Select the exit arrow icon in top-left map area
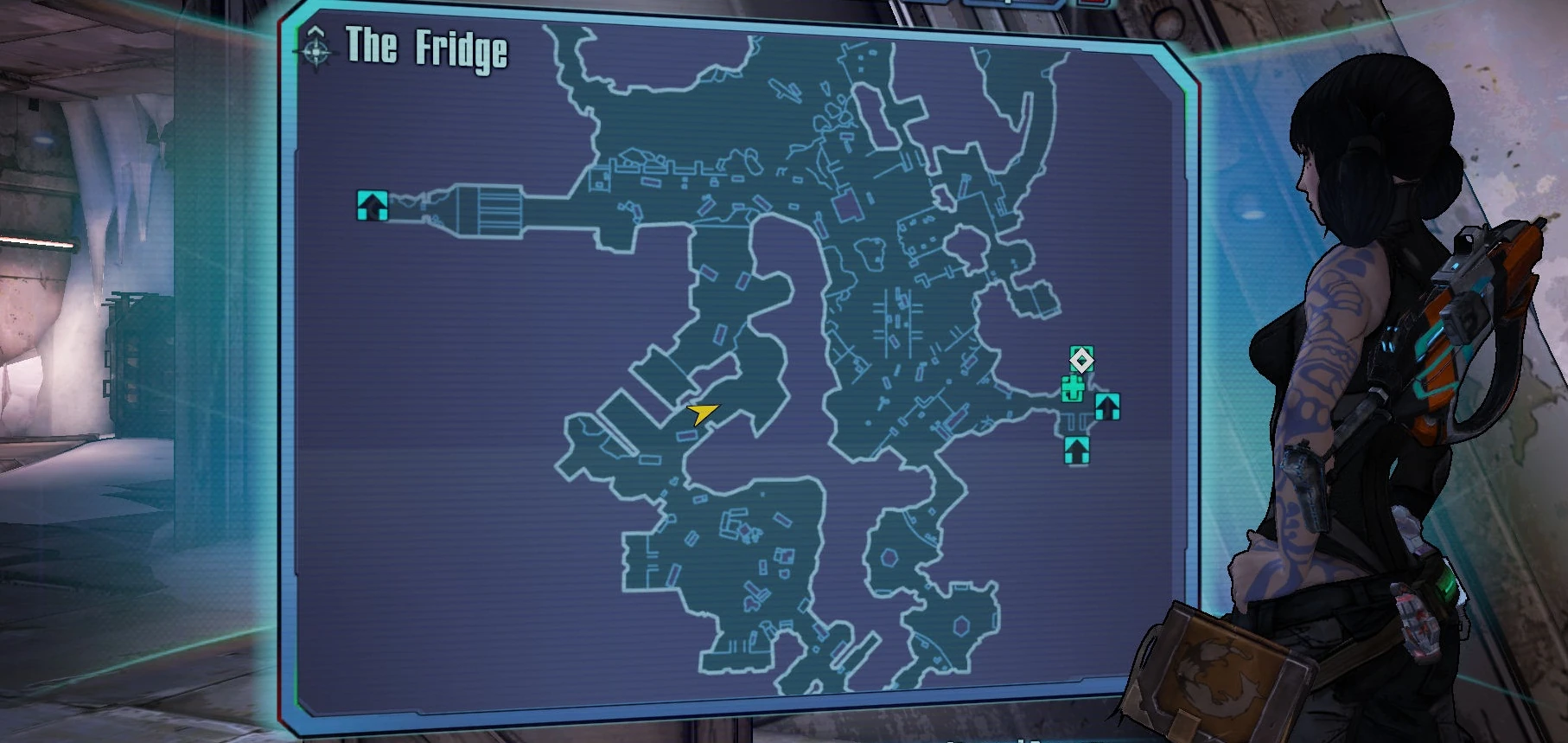Image resolution: width=1568 pixels, height=743 pixels. (373, 207)
